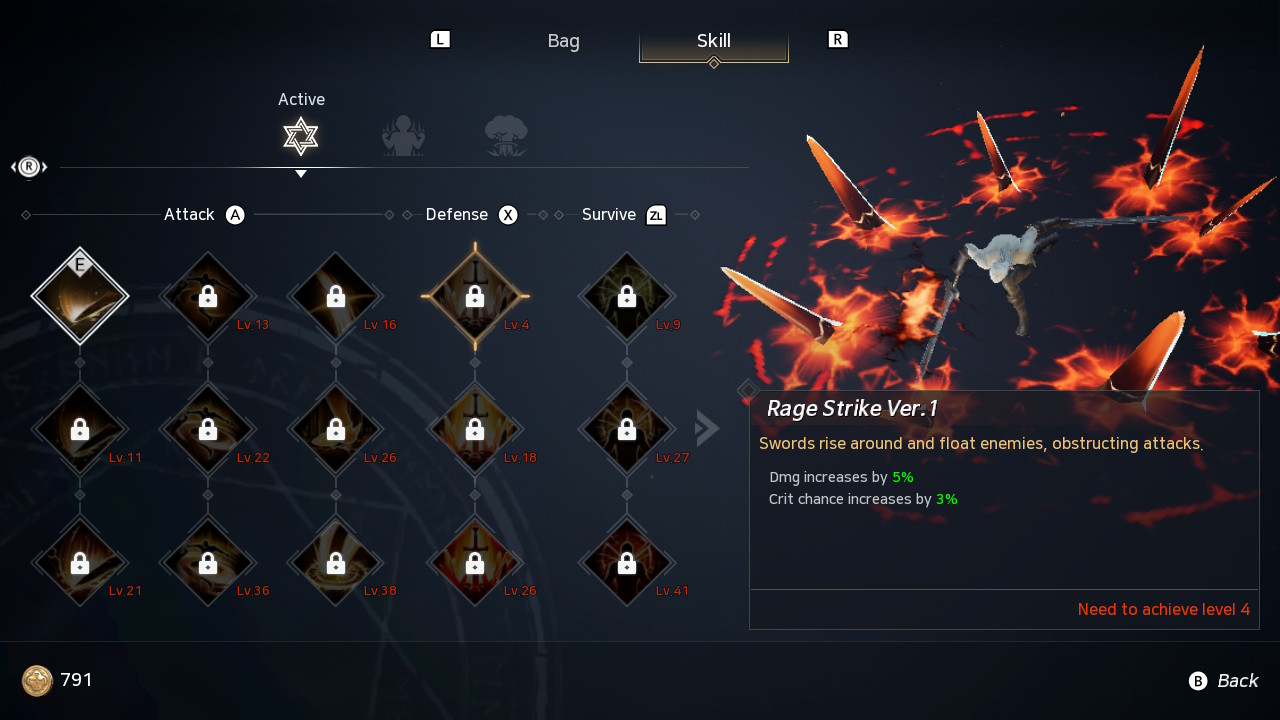Select the unlocked equipped attack skill

80,296
